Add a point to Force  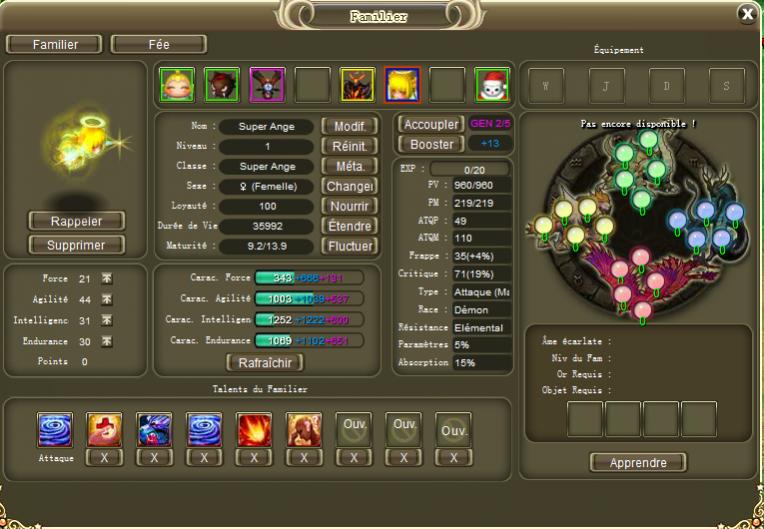107,279
